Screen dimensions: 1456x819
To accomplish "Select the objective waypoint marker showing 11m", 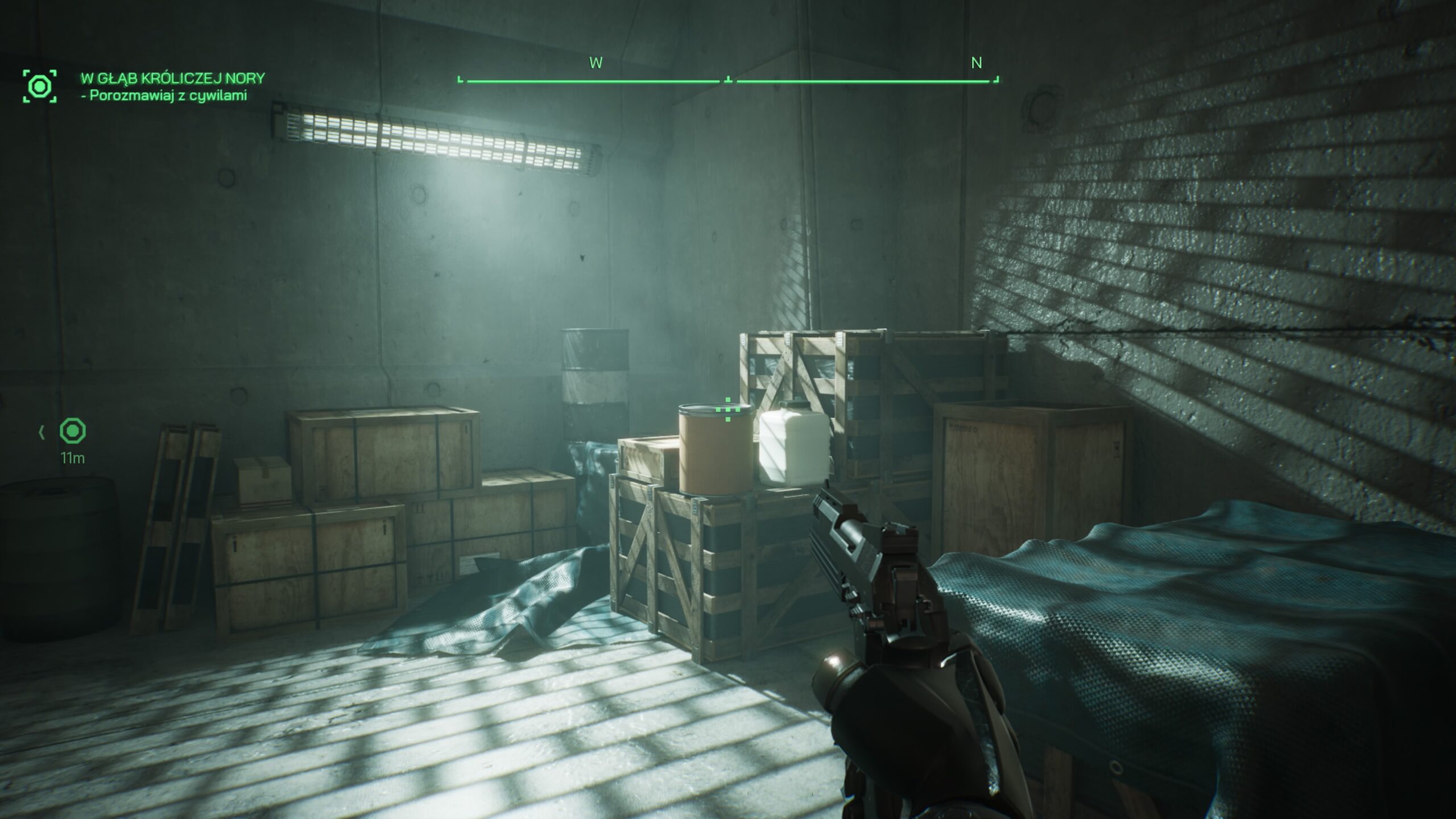I will tap(73, 431).
